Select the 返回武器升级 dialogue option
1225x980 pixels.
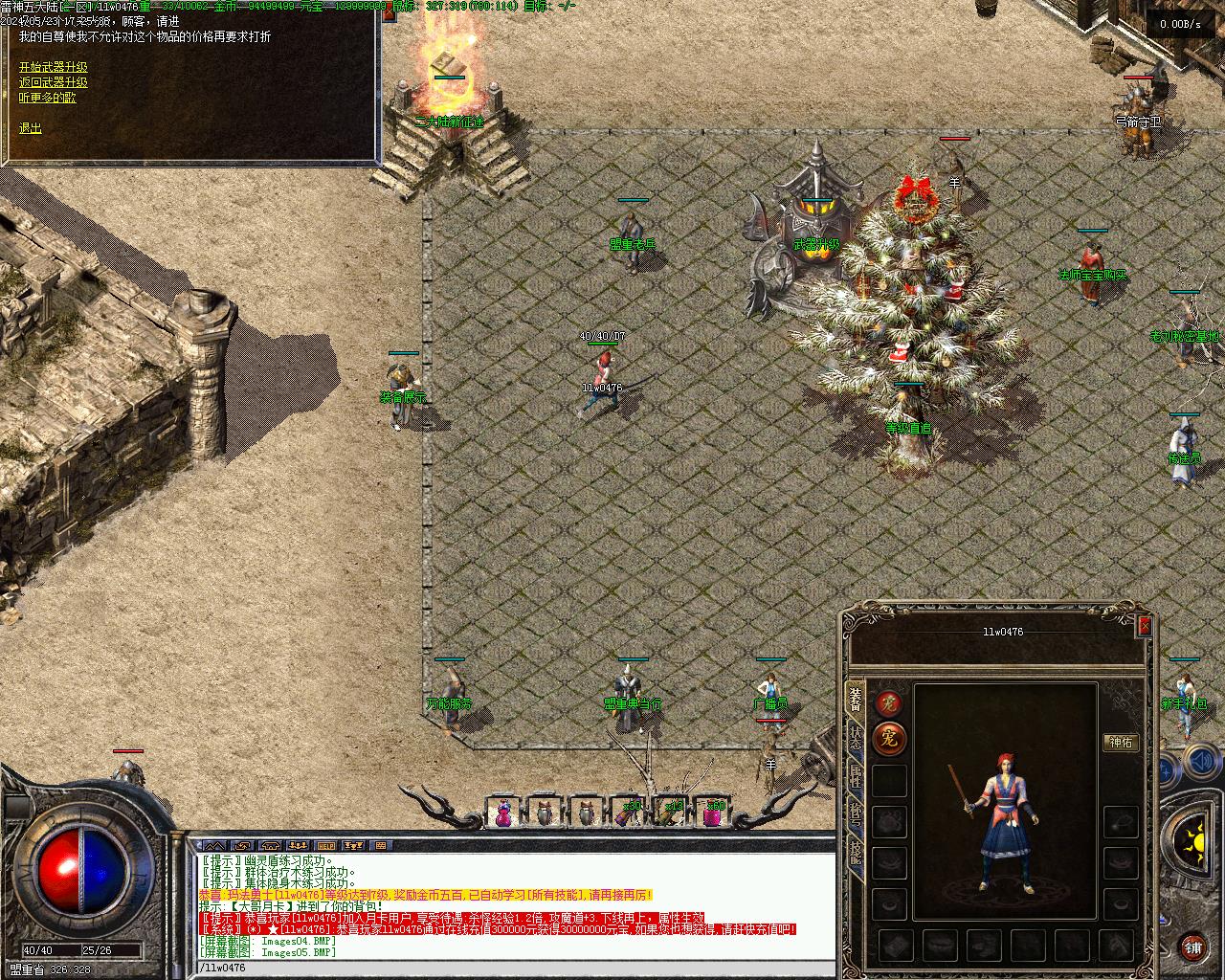pyautogui.click(x=53, y=82)
